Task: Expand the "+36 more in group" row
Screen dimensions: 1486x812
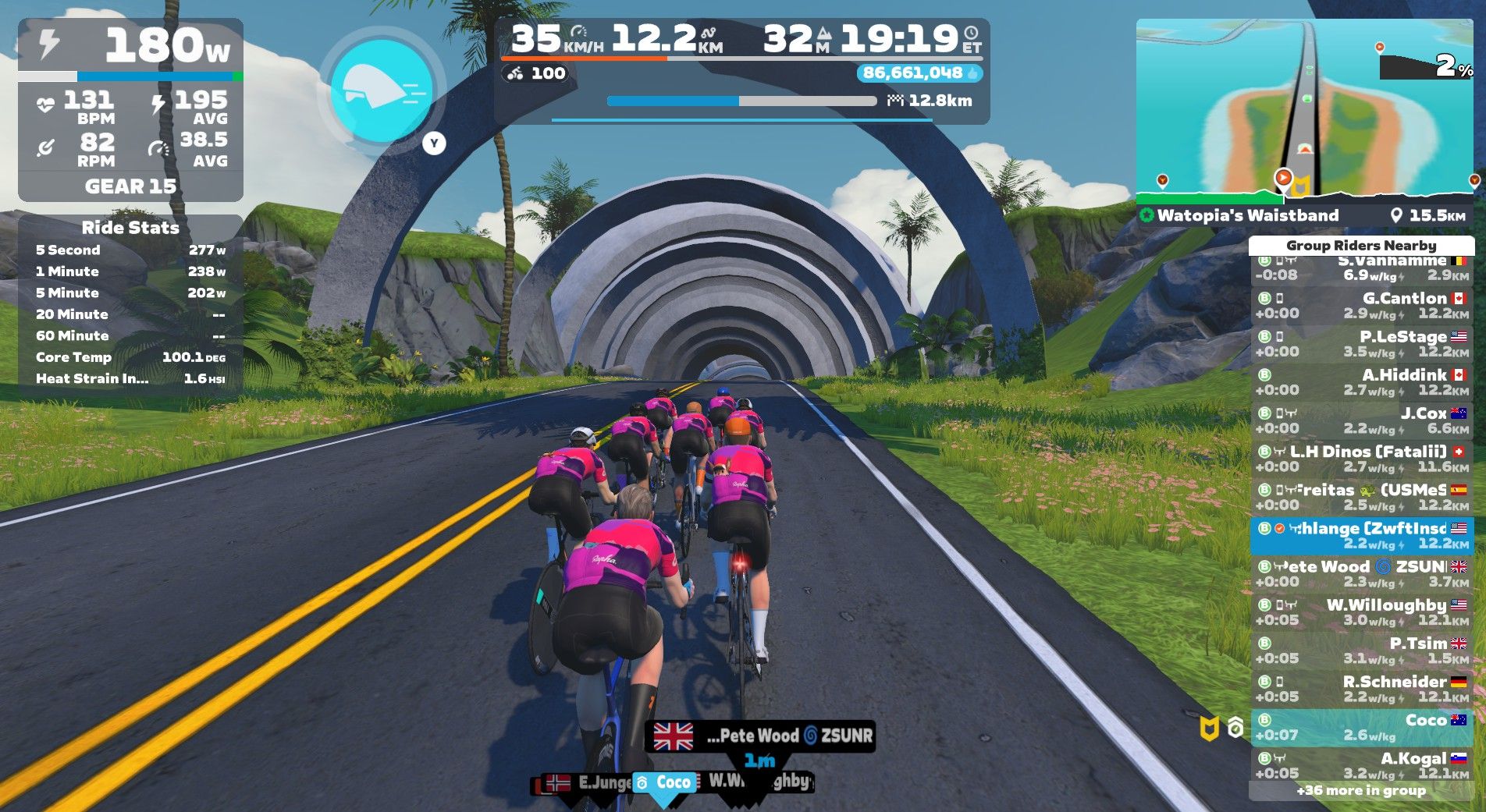Action: point(1361,791)
